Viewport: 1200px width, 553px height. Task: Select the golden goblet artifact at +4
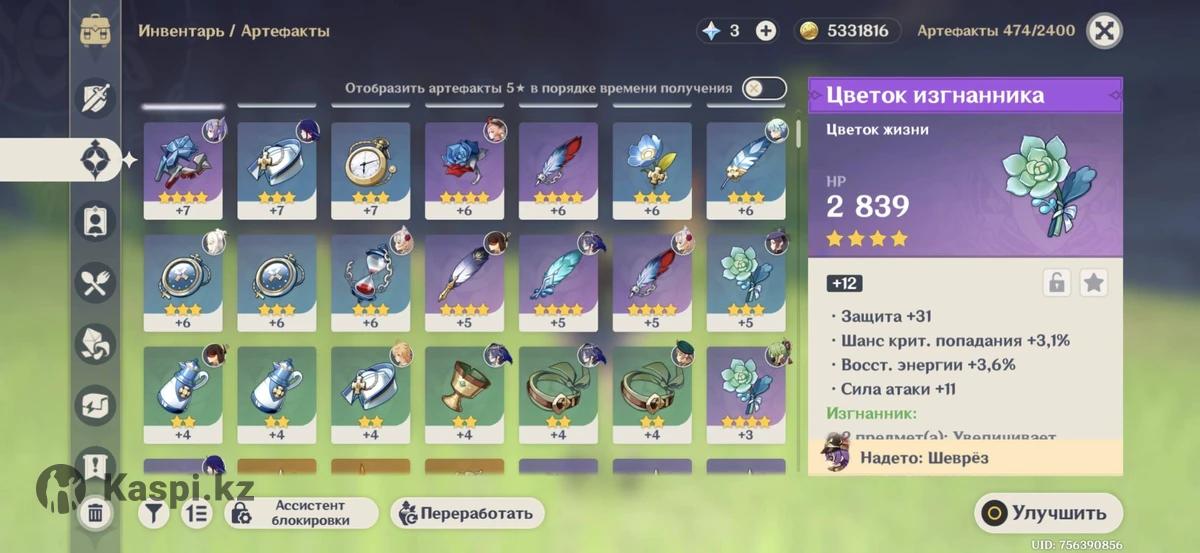tap(464, 393)
